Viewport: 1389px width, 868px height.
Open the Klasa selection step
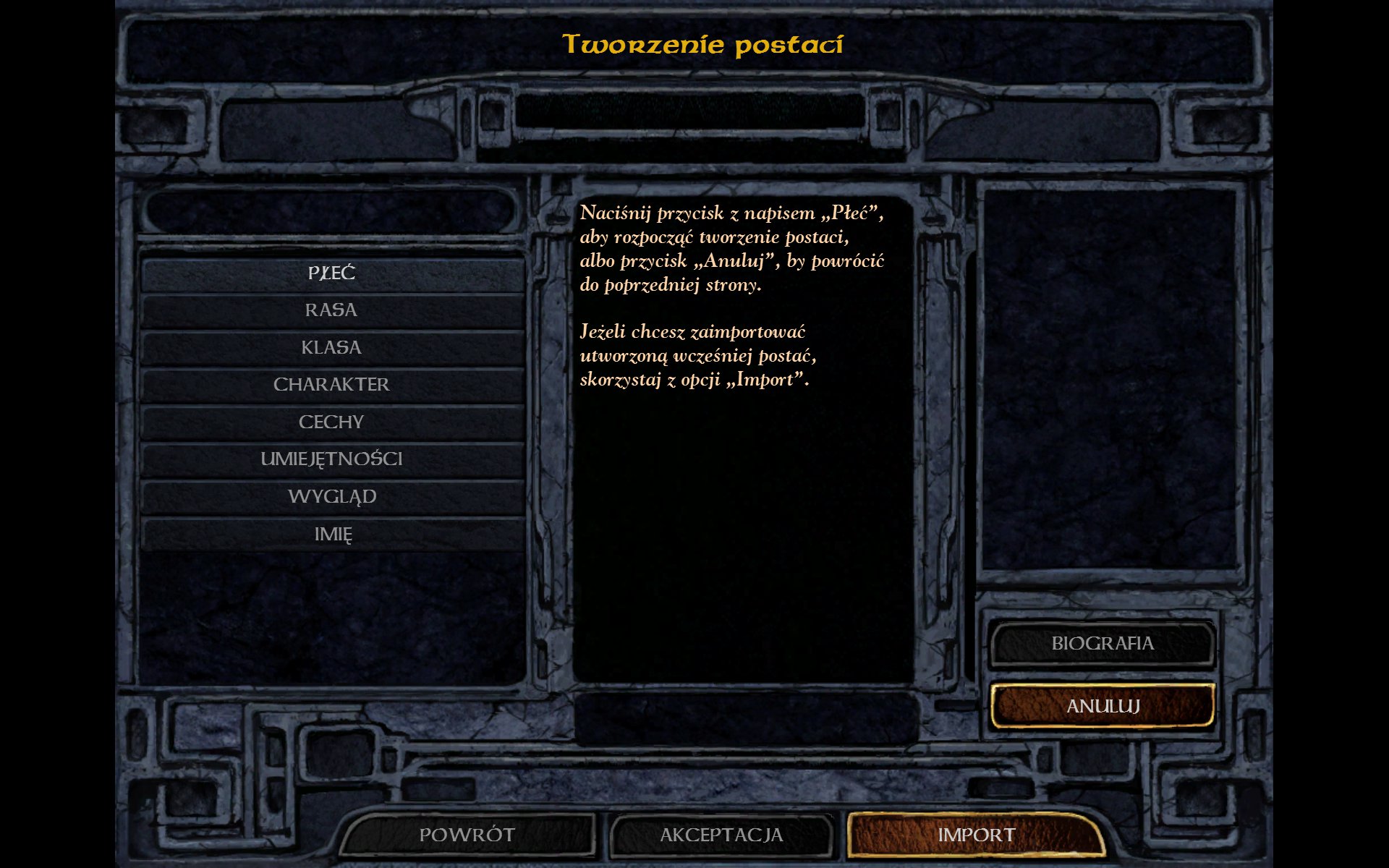click(x=332, y=348)
